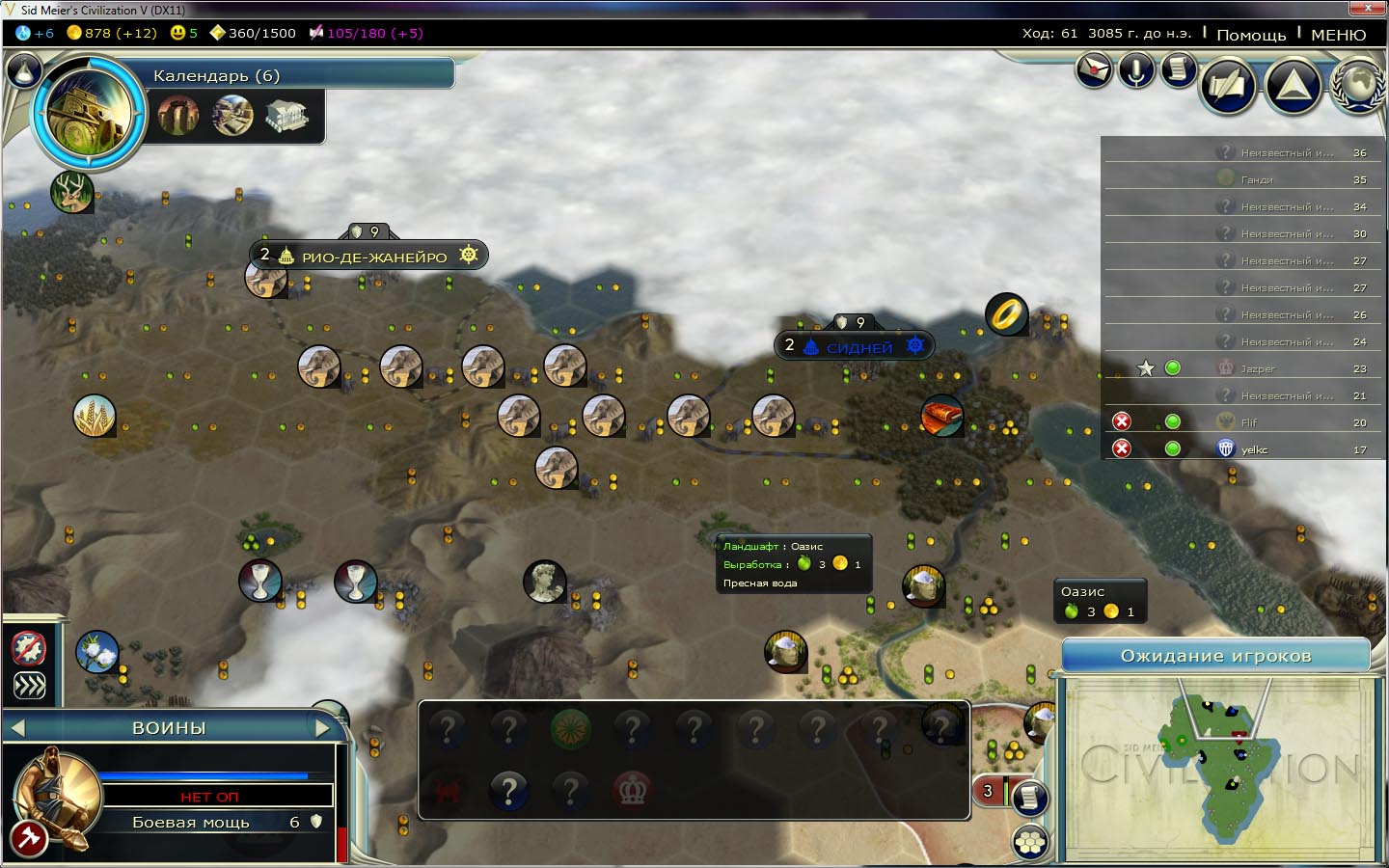
Task: Cycle to the next unit arrow
Action: (323, 728)
